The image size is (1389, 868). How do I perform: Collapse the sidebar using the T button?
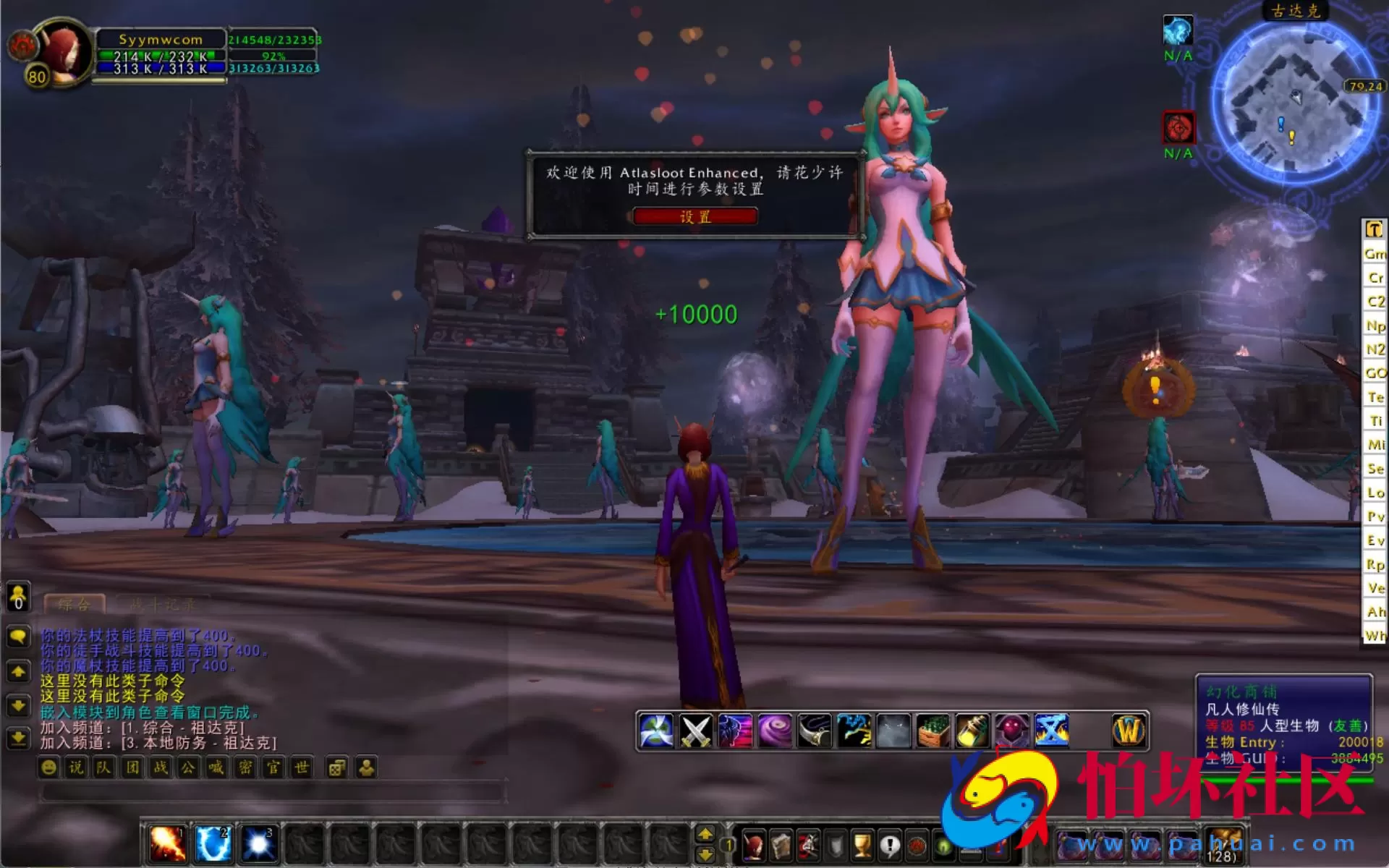tap(1374, 229)
